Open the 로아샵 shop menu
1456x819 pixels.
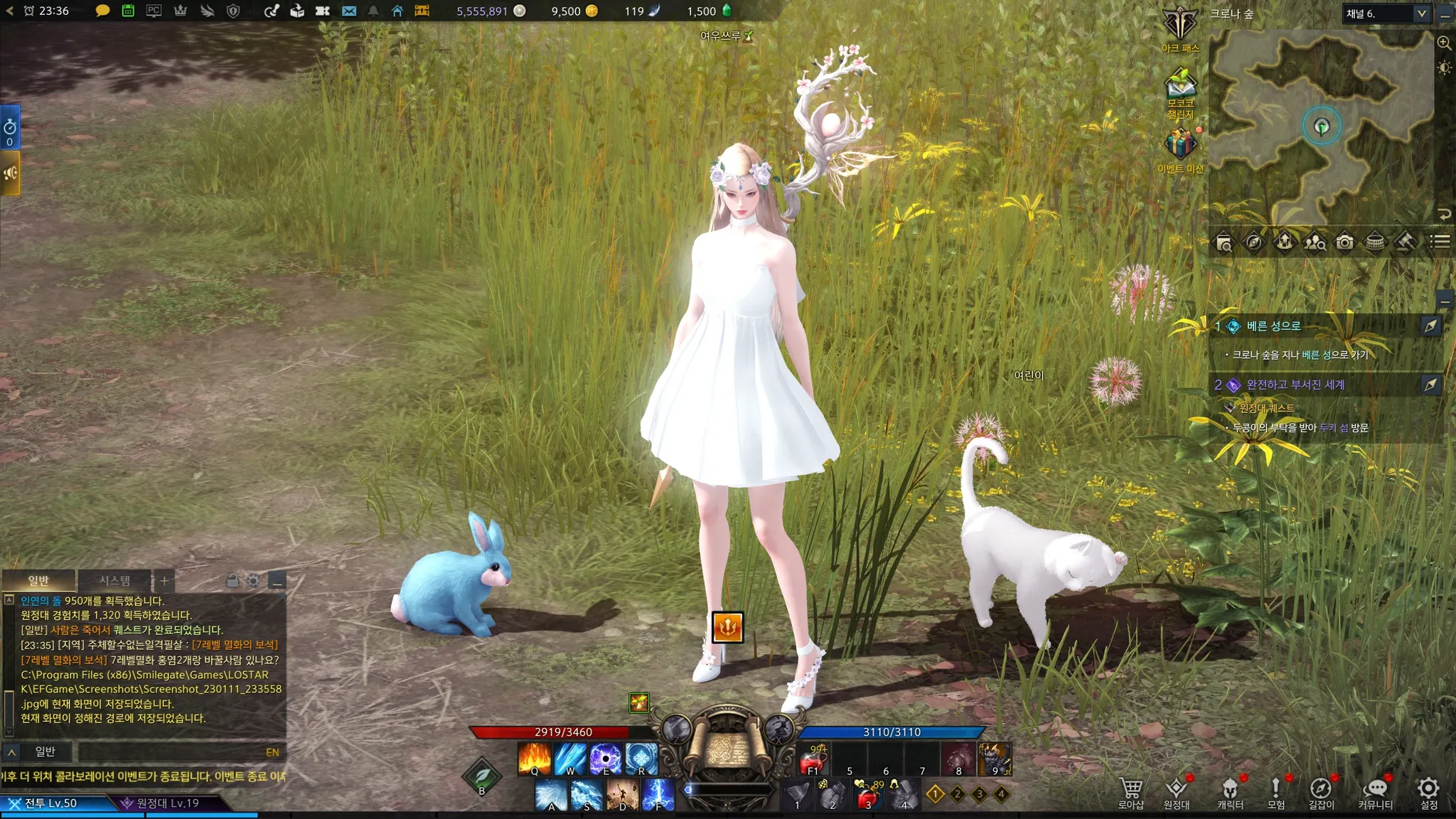click(x=1130, y=791)
